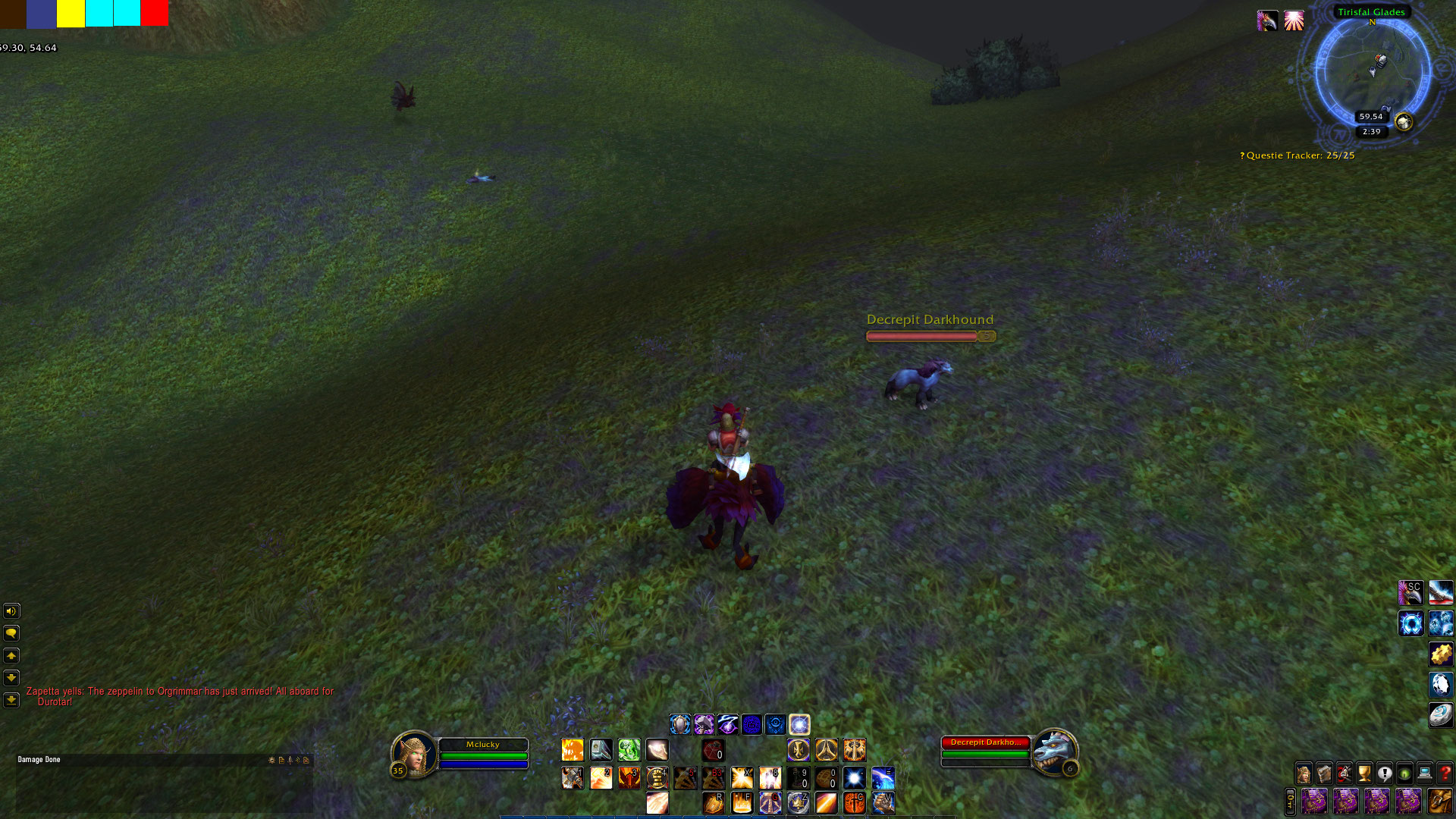Use the bread food item slot
Viewport: 1456px width, 819px height.
click(826, 778)
